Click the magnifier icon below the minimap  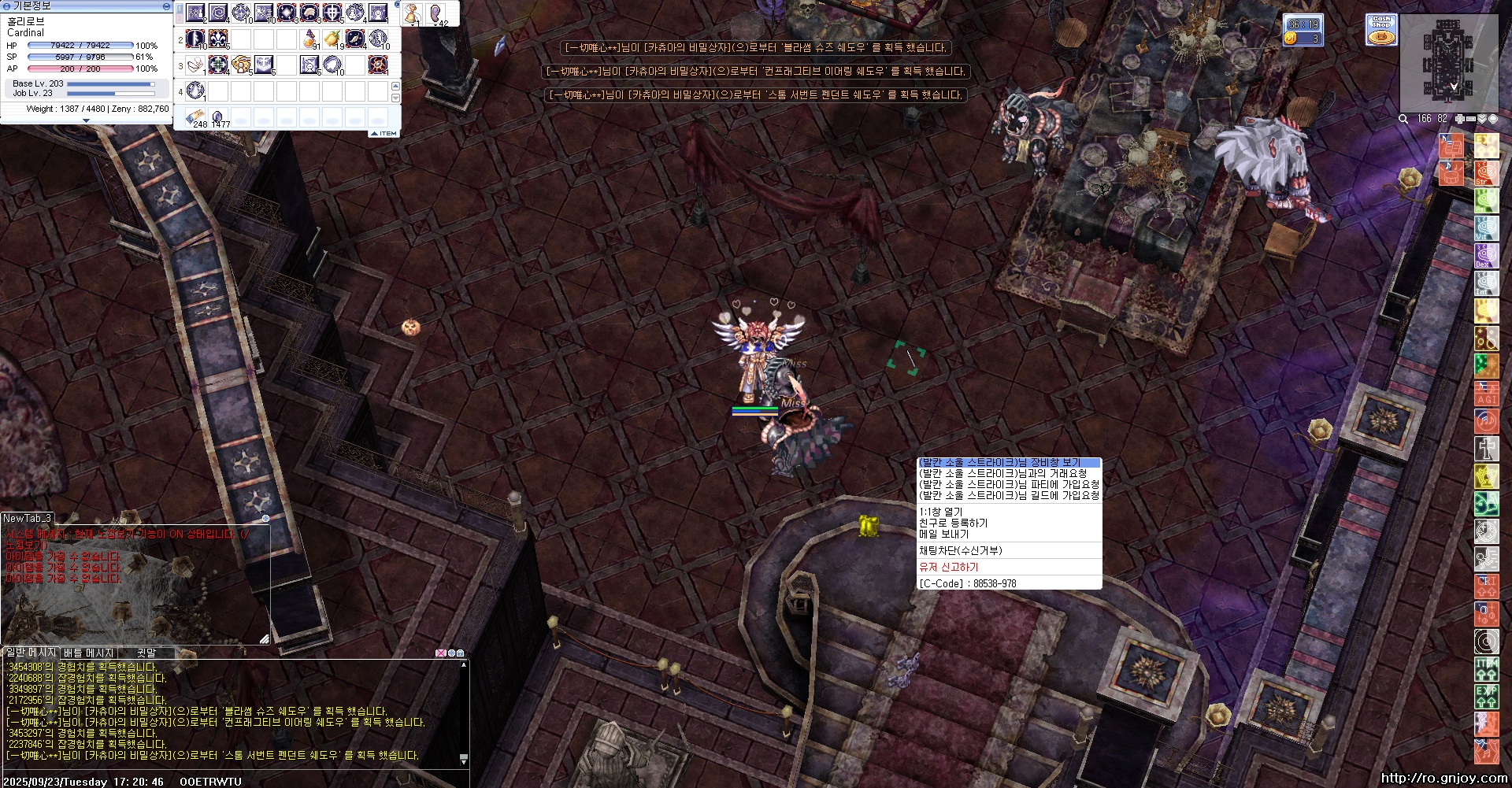pos(1403,119)
